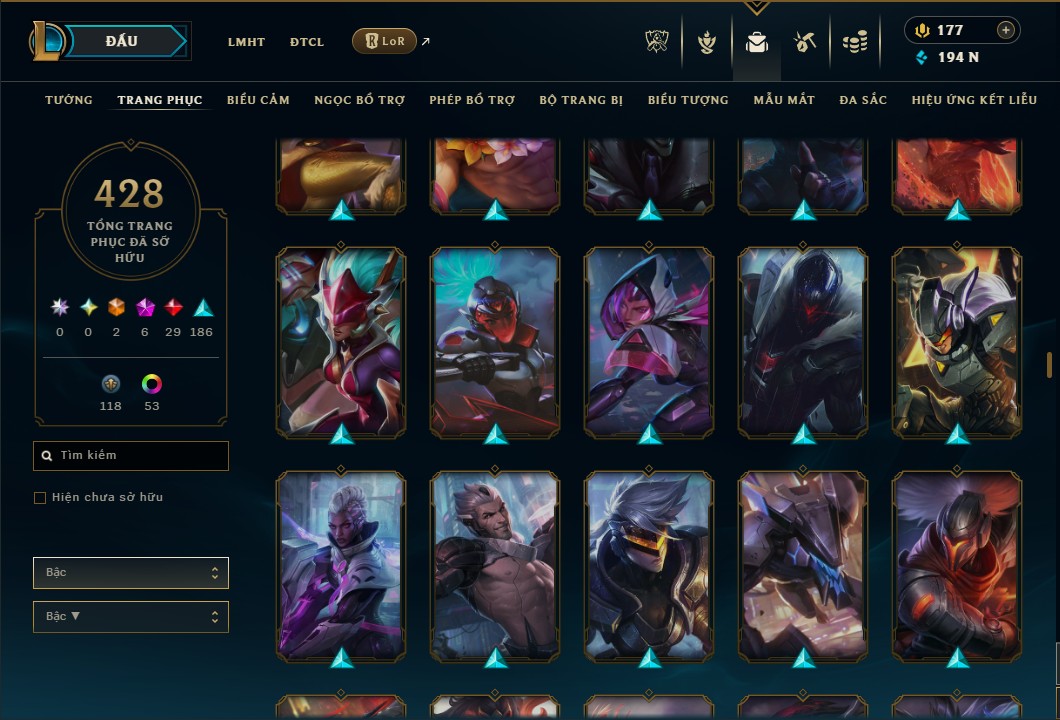Viewport: 1060px width, 720px height.
Task: Go to the PHÉP BỔ TRỢ tab
Action: tap(472, 100)
